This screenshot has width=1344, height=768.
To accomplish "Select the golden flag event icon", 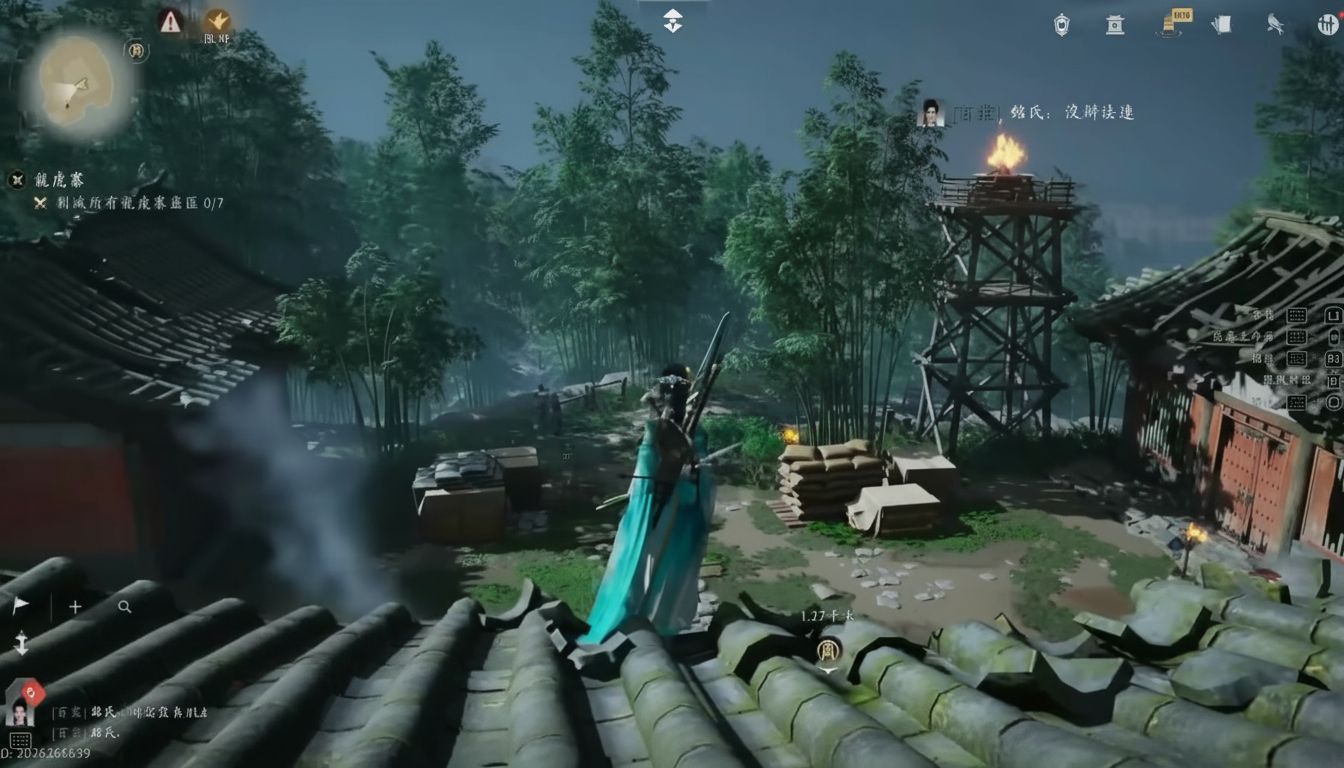I will pyautogui.click(x=1170, y=22).
